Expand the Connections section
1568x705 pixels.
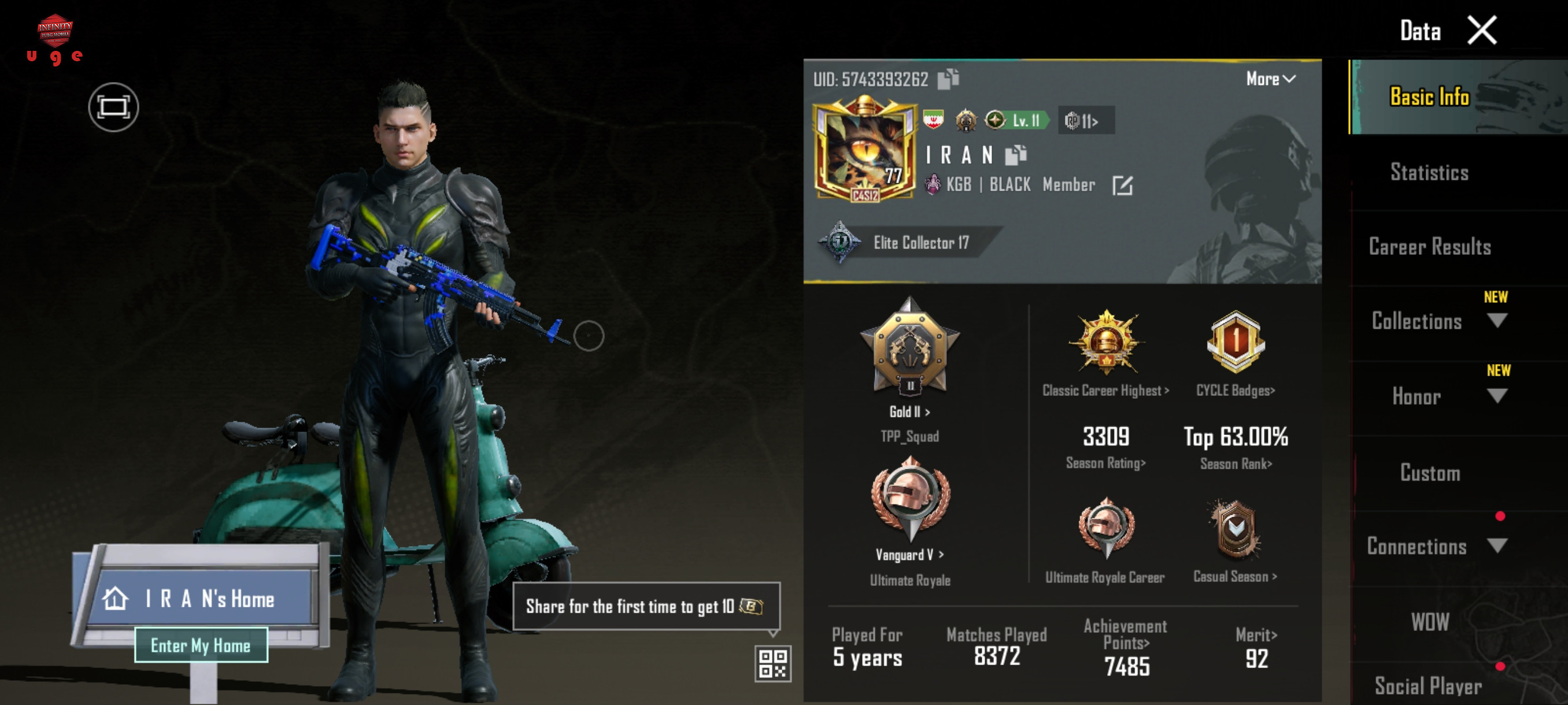[x=1496, y=546]
